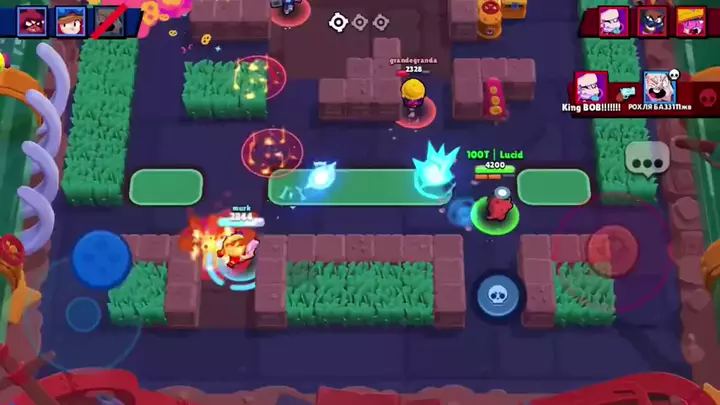Tap the blue movement joystick knob
The height and width of the screenshot is (405, 720).
101,259
